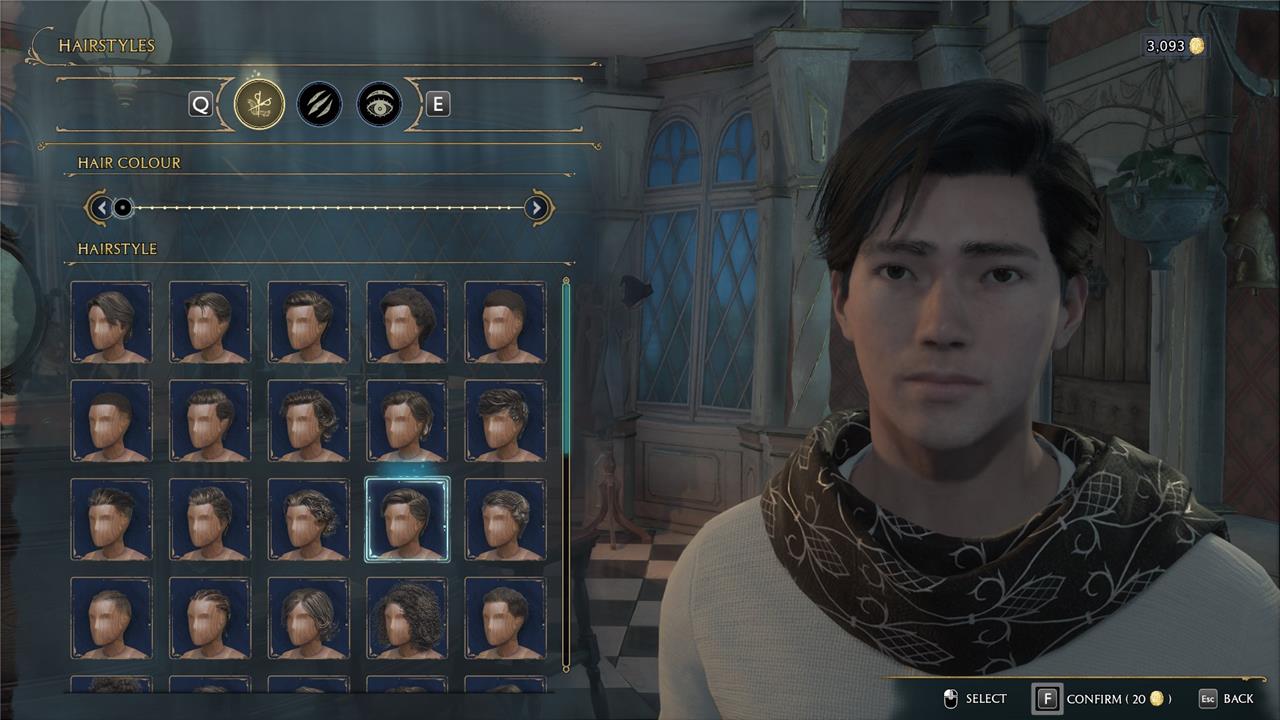This screenshot has height=720, width=1280.
Task: Click the hair colour right arrow
Action: [537, 208]
